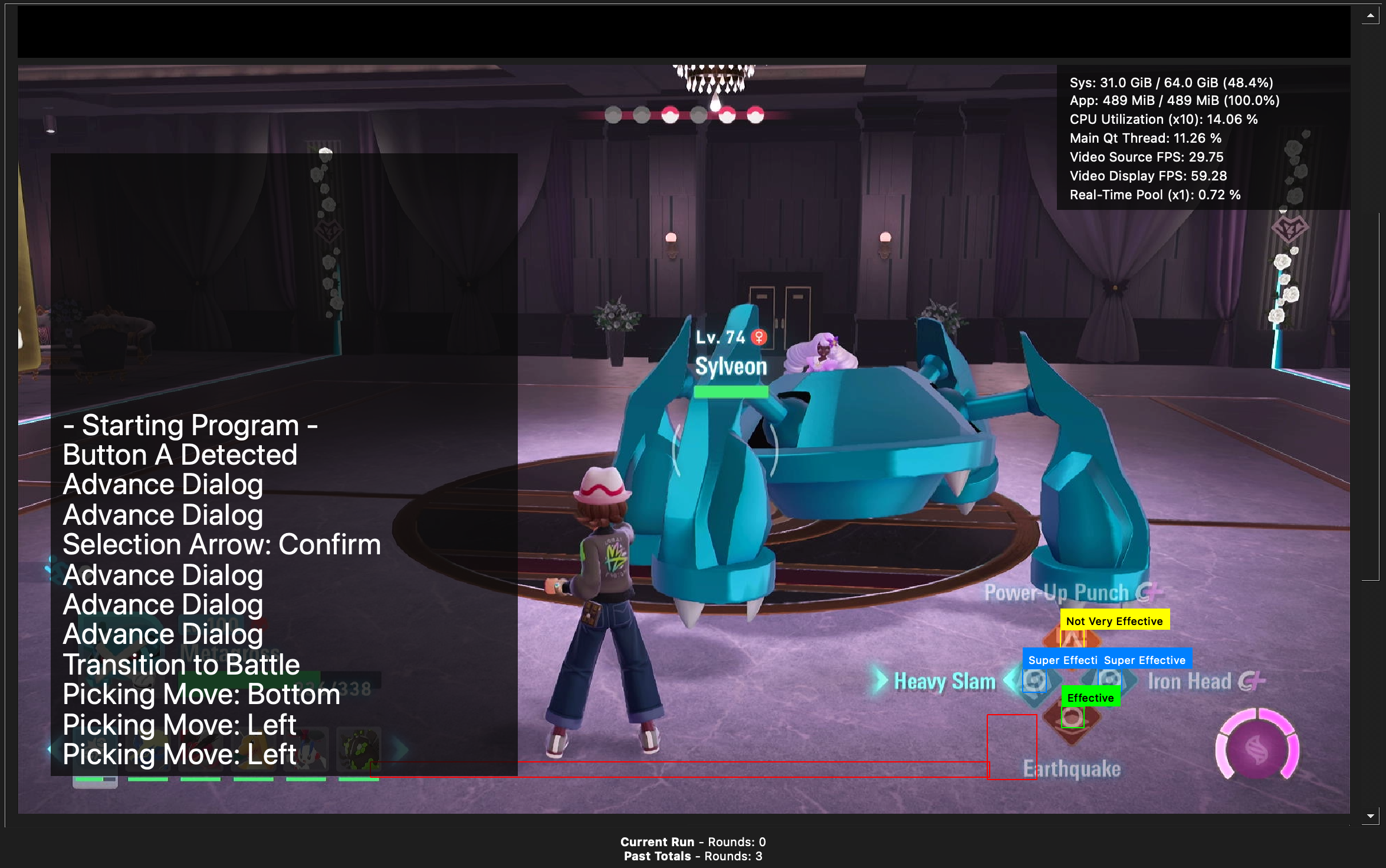Click the scroll-down arrow of the video pane
The width and height of the screenshot is (1386, 868).
(1370, 816)
